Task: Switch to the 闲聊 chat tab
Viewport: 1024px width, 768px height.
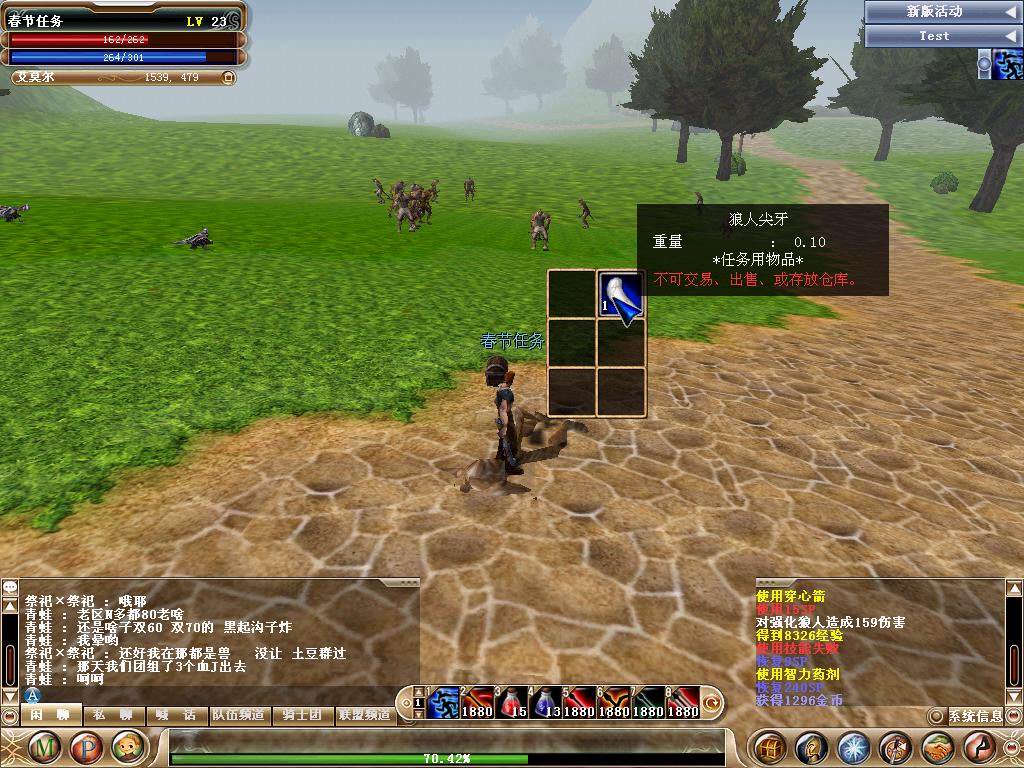Action: tap(49, 715)
